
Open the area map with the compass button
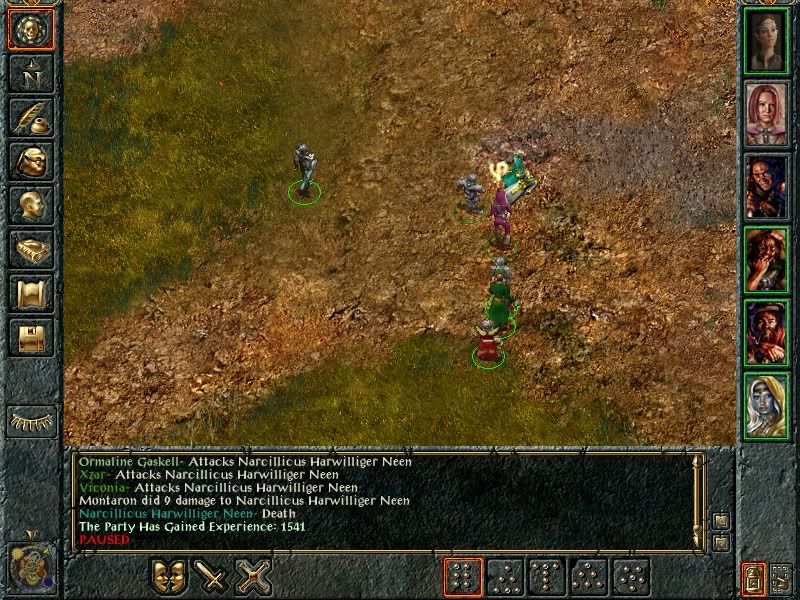coord(30,72)
